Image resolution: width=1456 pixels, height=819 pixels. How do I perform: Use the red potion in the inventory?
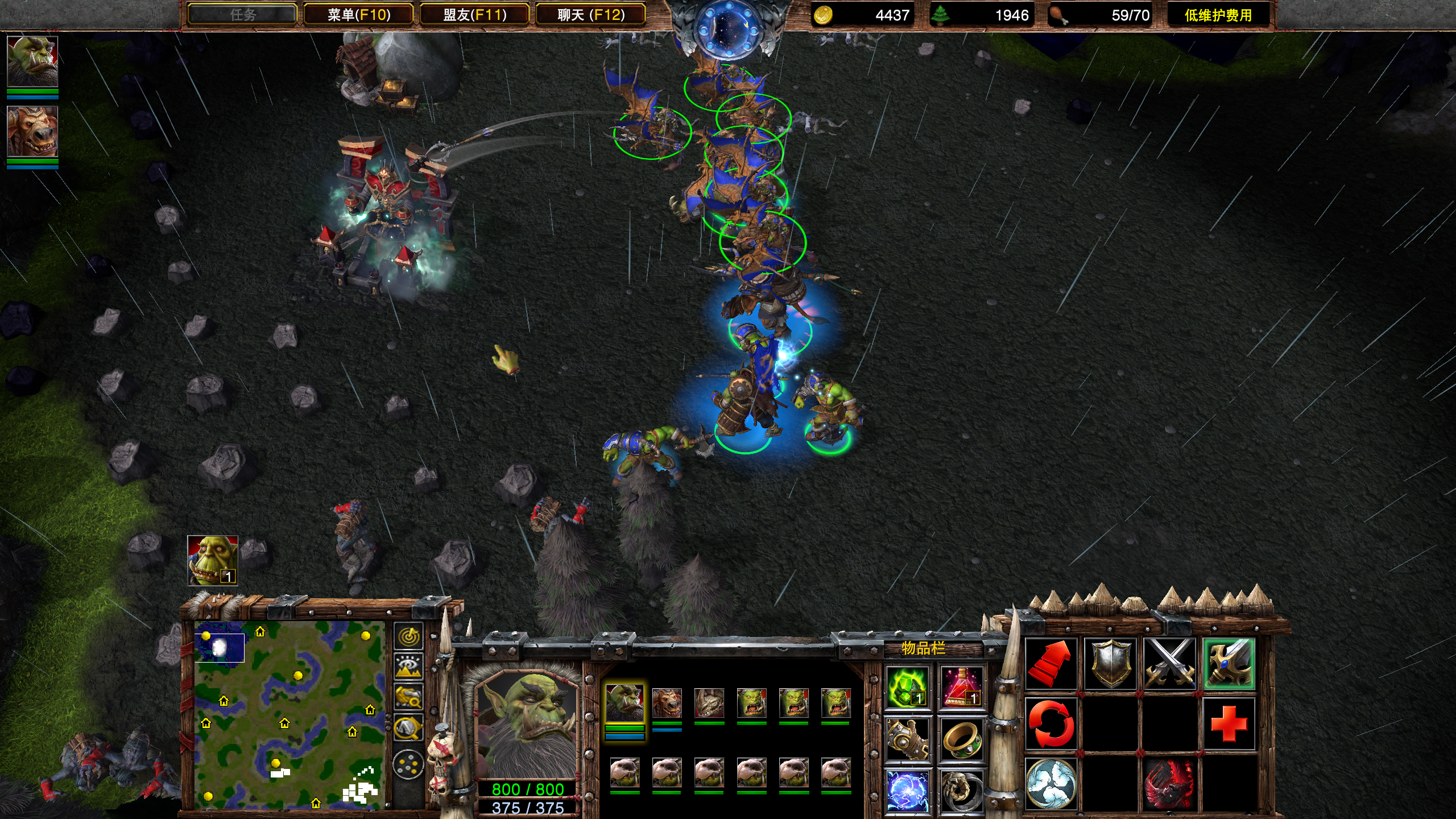pyautogui.click(x=962, y=688)
